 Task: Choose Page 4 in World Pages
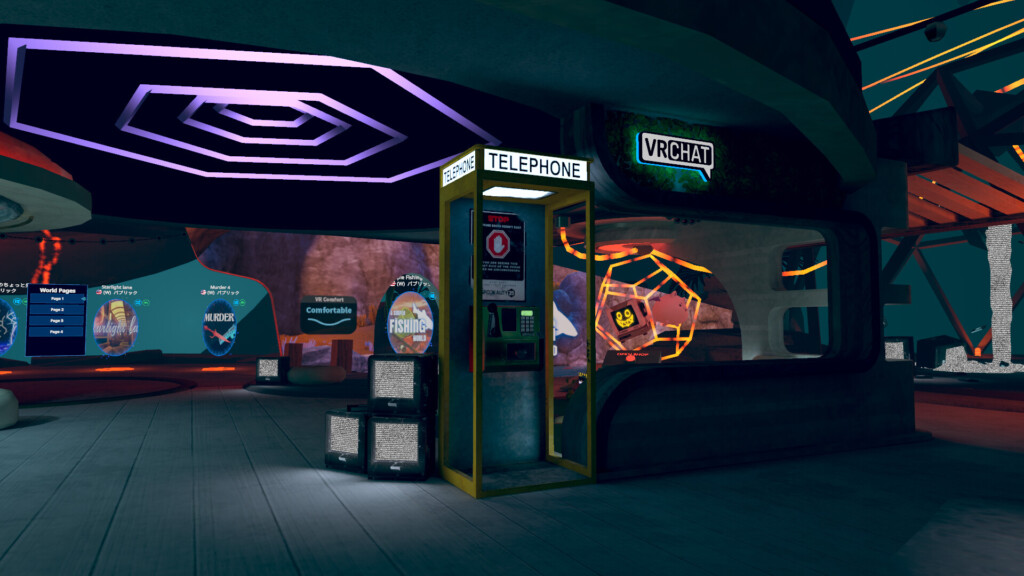click(x=56, y=332)
